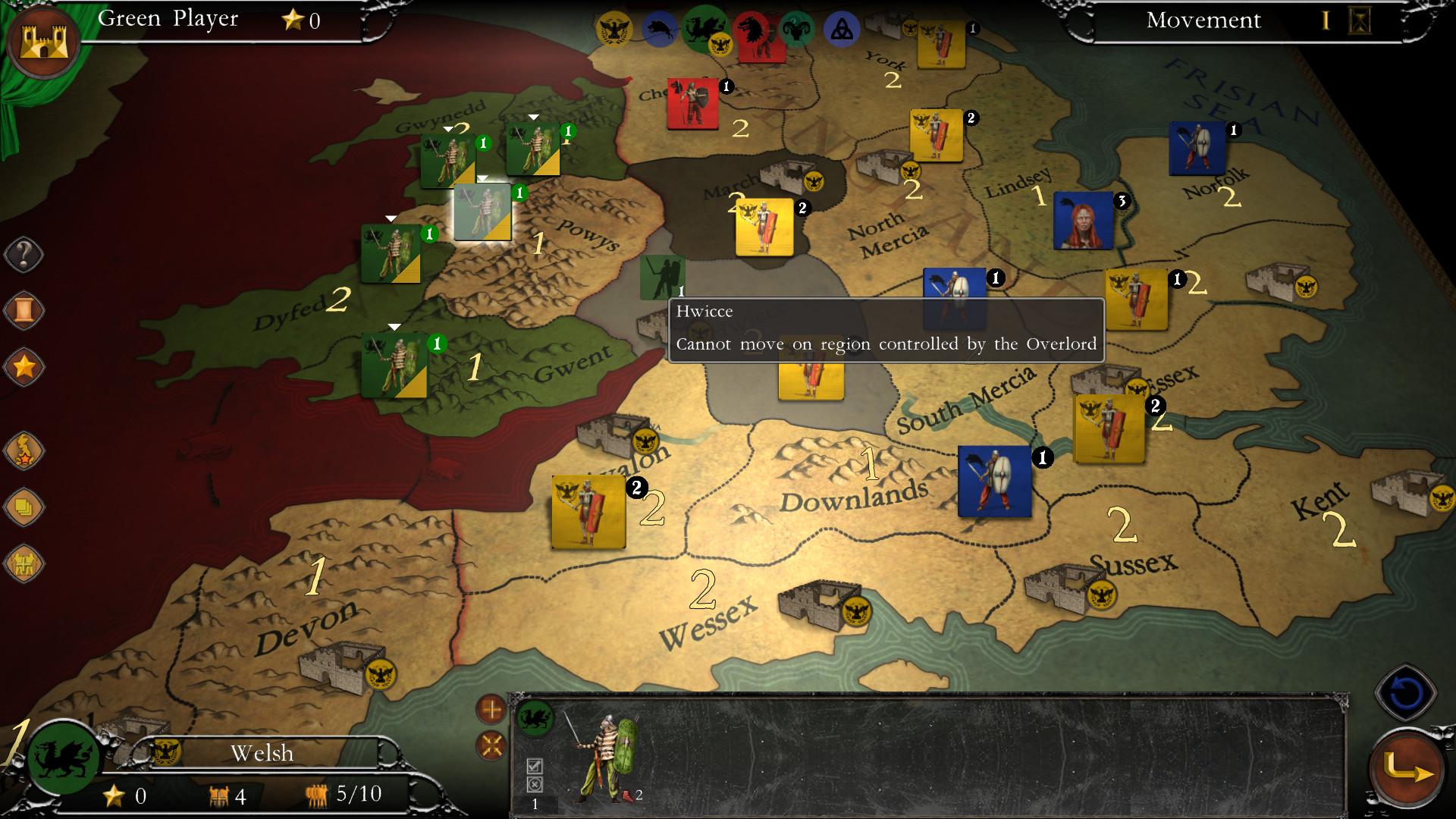Click the plus button near the unit panel
1456x819 pixels.
point(492,709)
